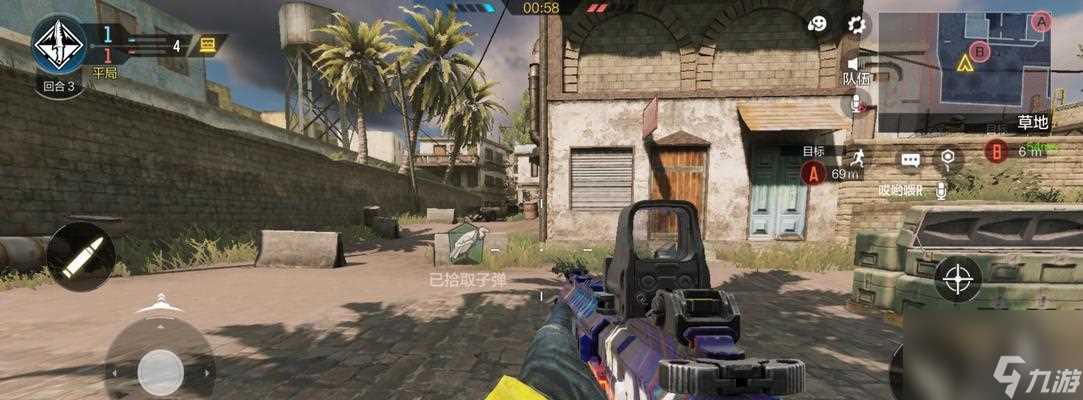
Task: Tap the virtual movement joystick
Action: coord(160,371)
